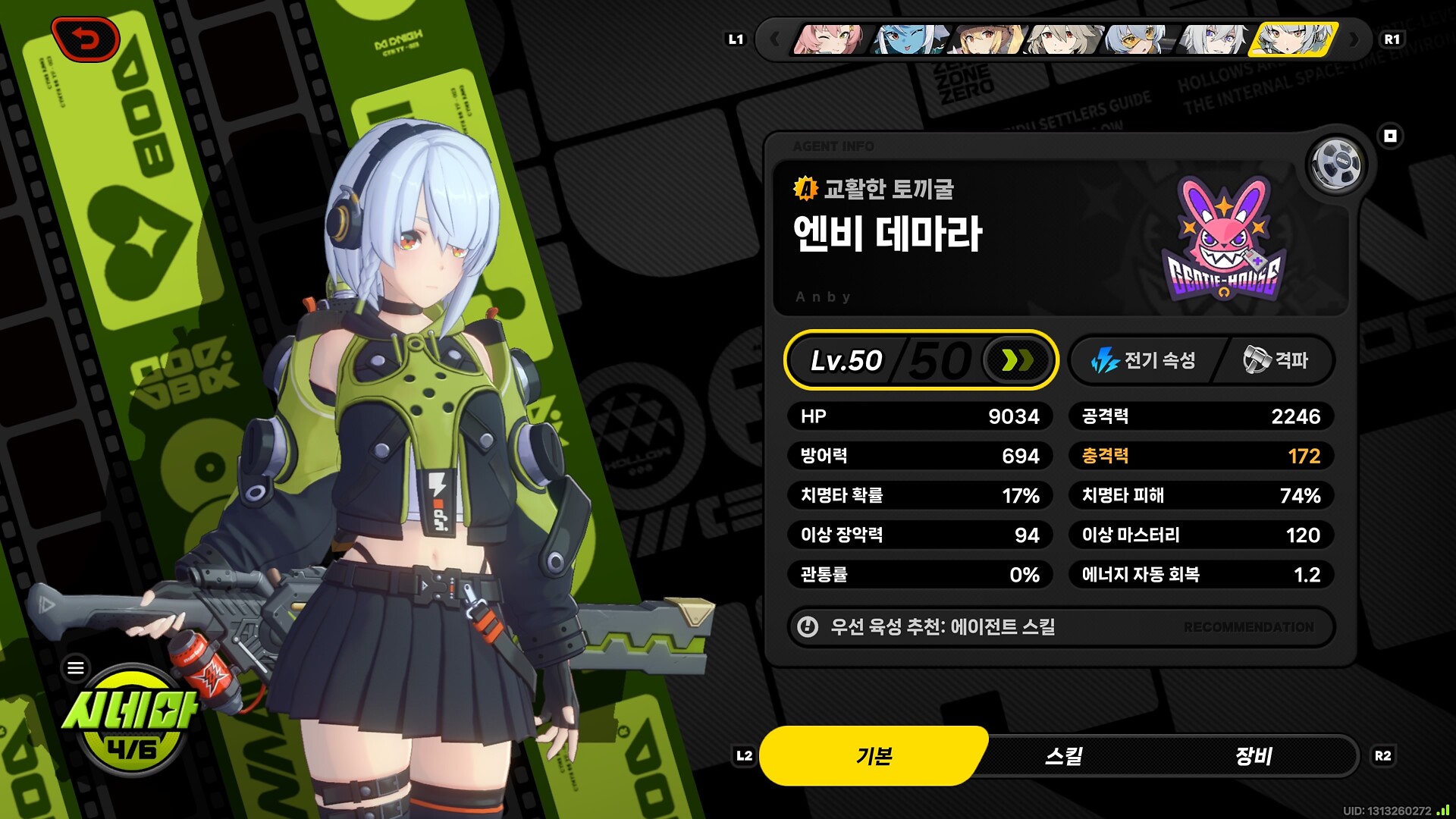Screen dimensions: 1456x819
Task: Select the blonde agent with brown hat
Action: tap(988, 39)
